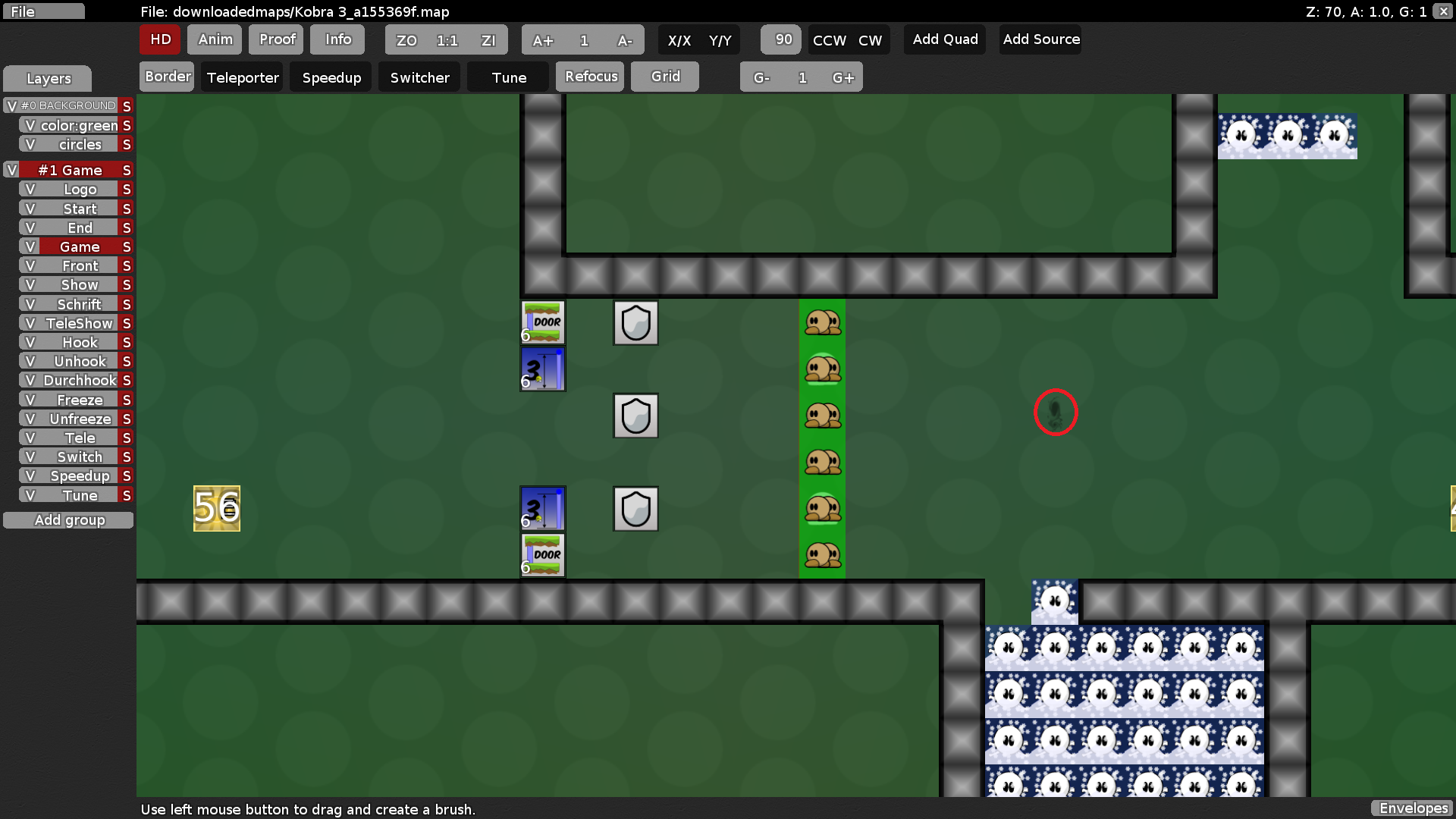The image size is (1456, 819).
Task: Flip the brush horizontally with X/X
Action: [680, 42]
